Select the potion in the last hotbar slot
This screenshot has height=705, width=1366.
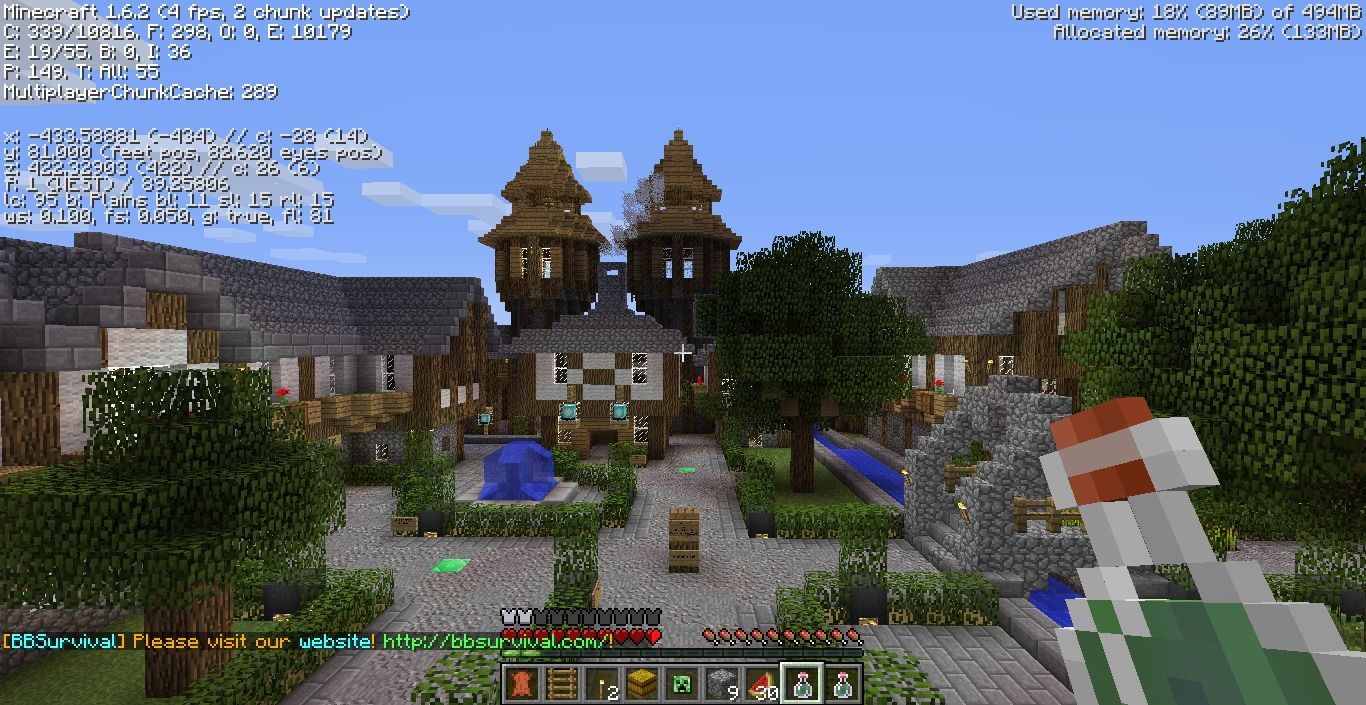point(842,684)
